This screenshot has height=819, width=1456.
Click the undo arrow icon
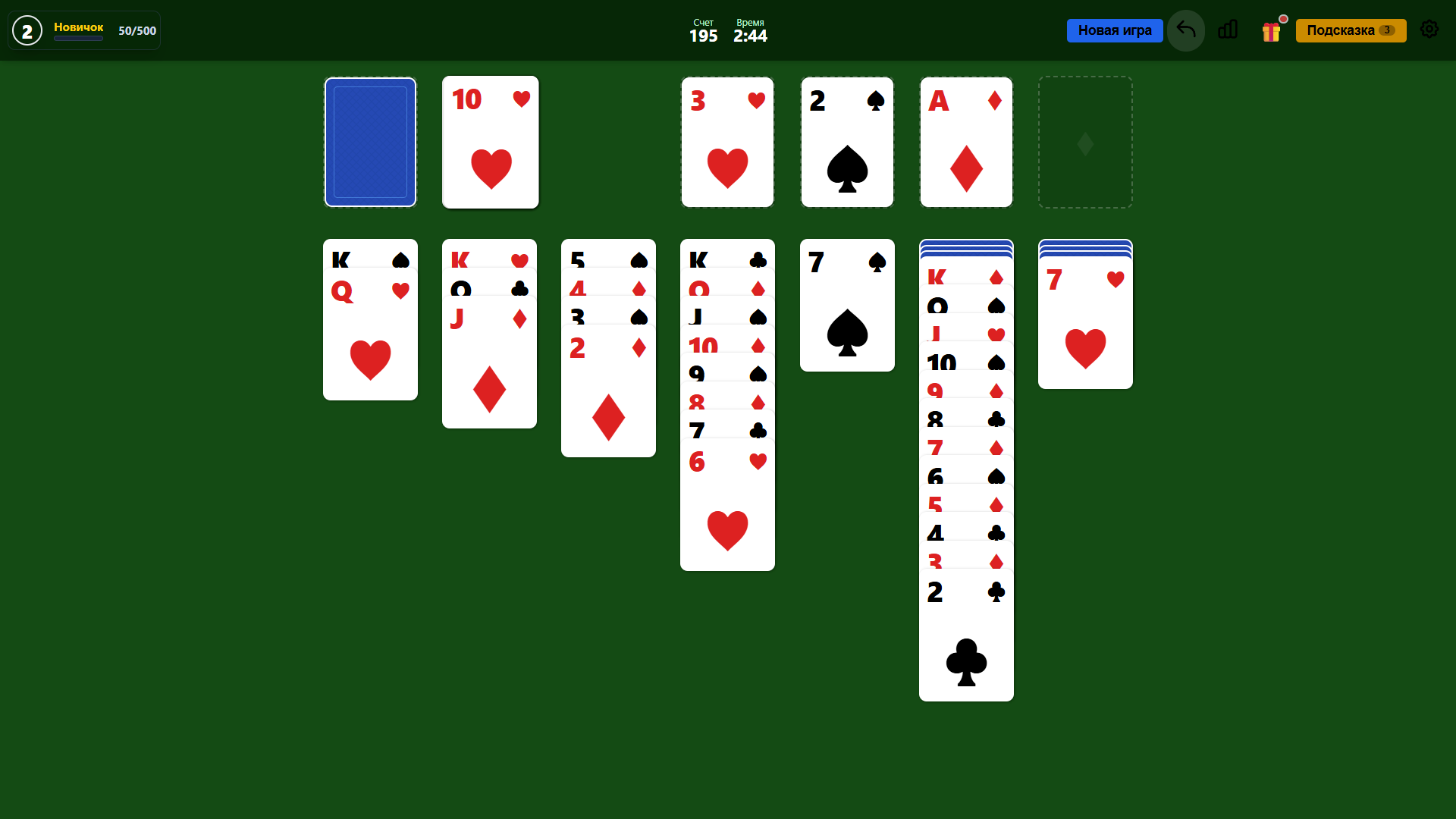1185,30
